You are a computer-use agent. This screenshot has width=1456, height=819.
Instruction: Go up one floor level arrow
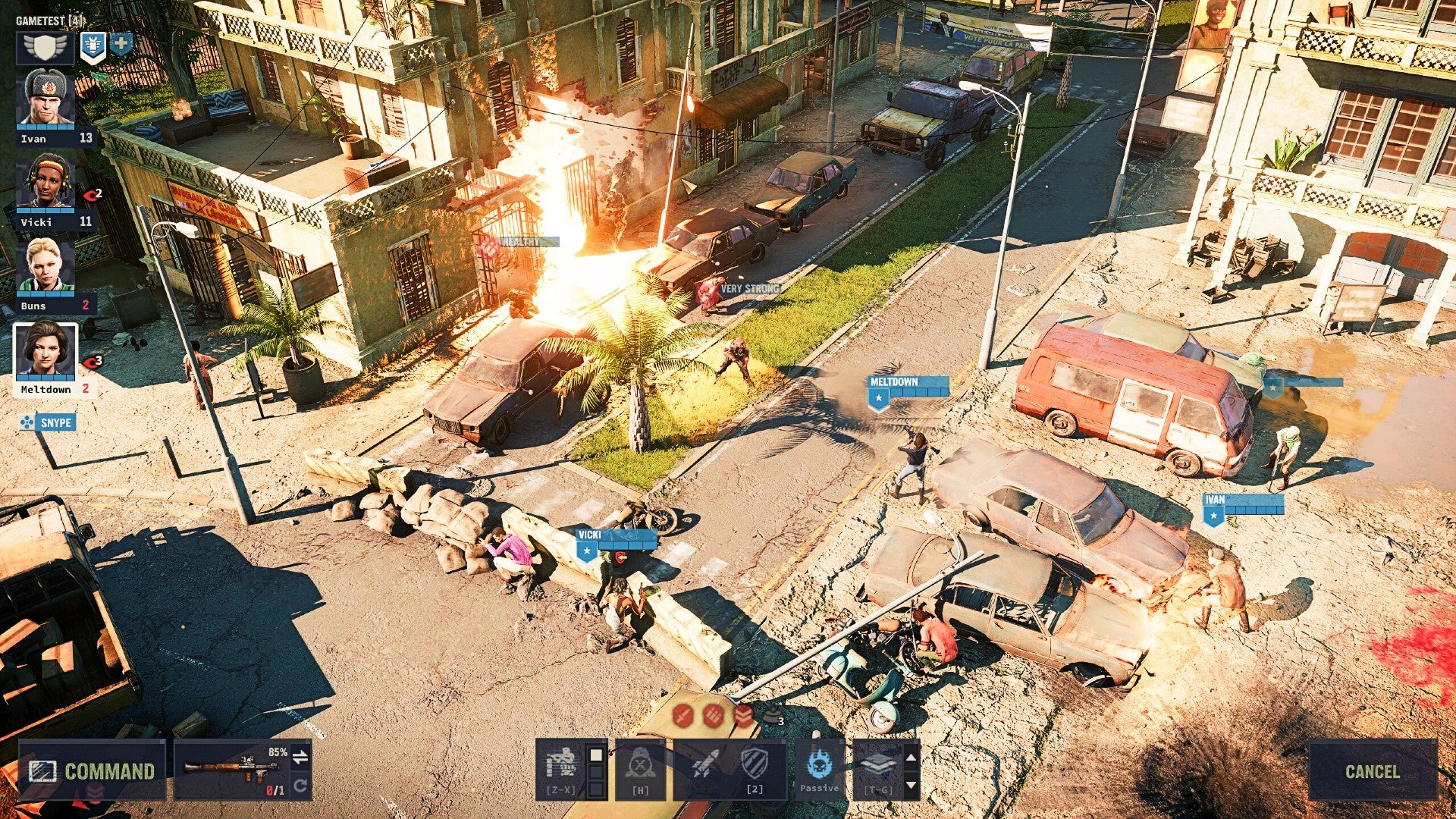pyautogui.click(x=912, y=757)
